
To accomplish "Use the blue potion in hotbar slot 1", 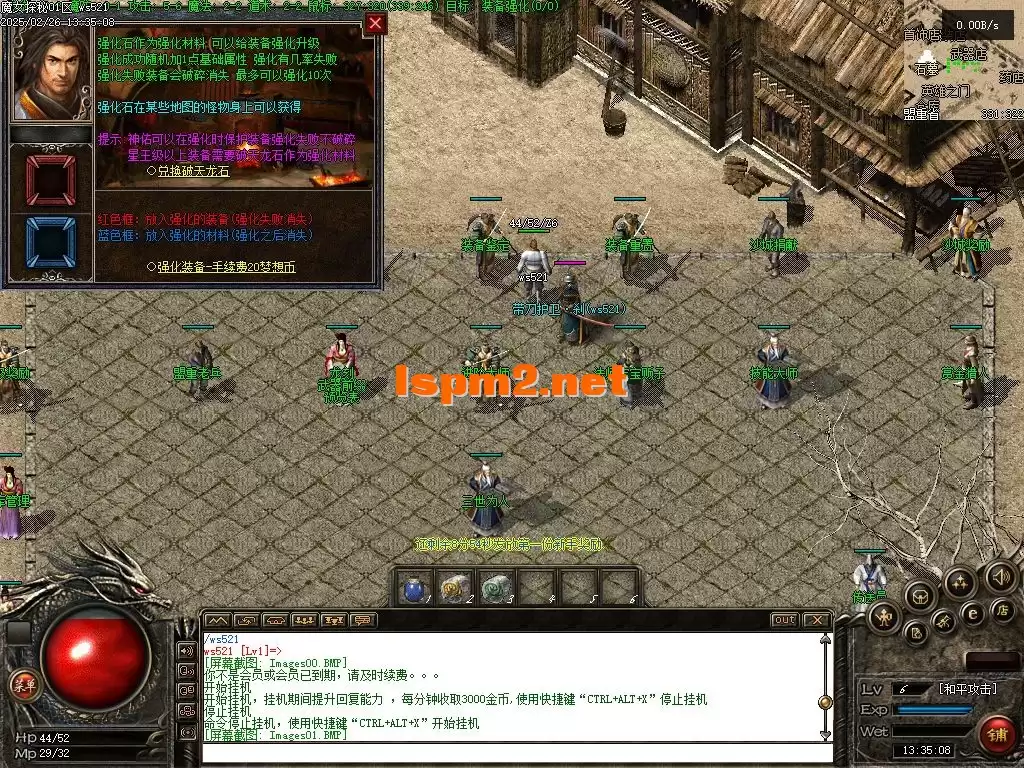I will tap(413, 589).
